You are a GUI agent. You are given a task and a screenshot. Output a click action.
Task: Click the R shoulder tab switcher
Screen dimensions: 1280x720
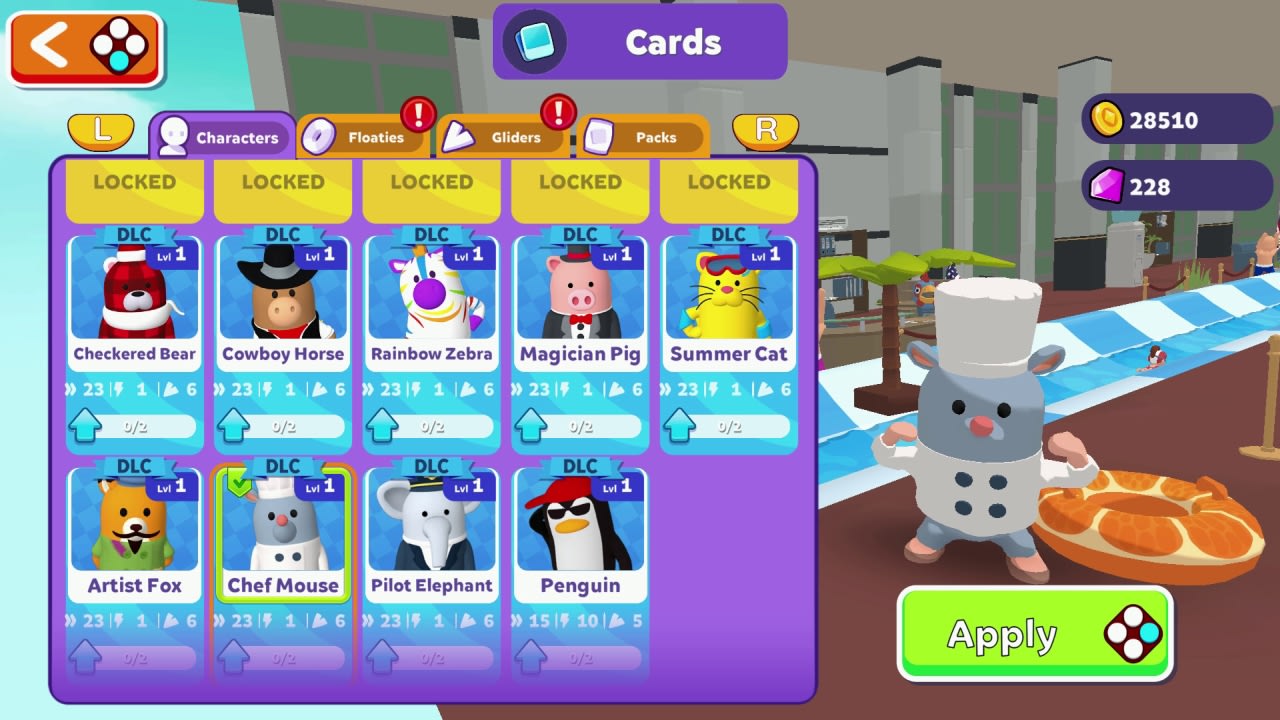(765, 131)
